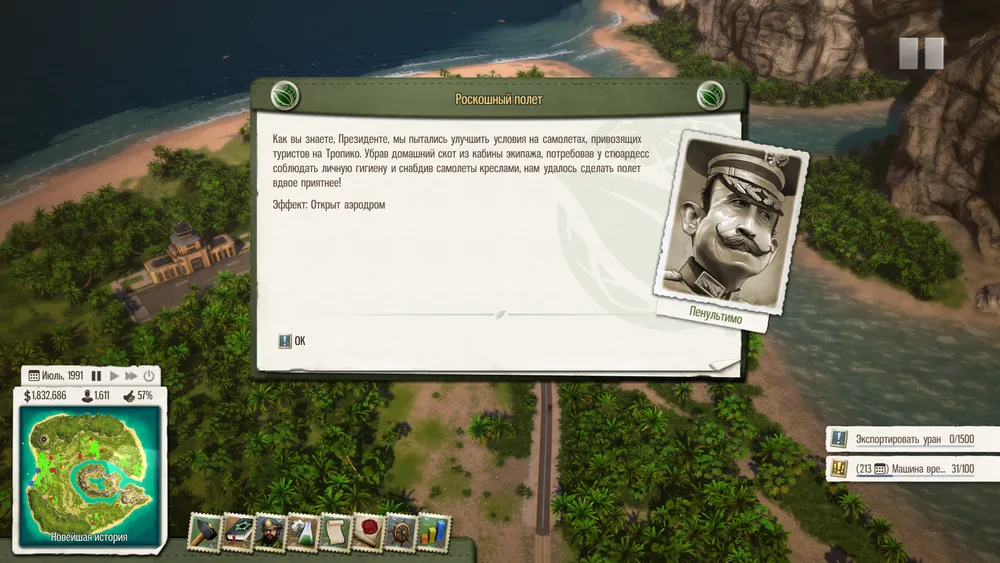Open the green almanac book stamp
Viewport: 1000px width, 563px height.
click(x=237, y=533)
